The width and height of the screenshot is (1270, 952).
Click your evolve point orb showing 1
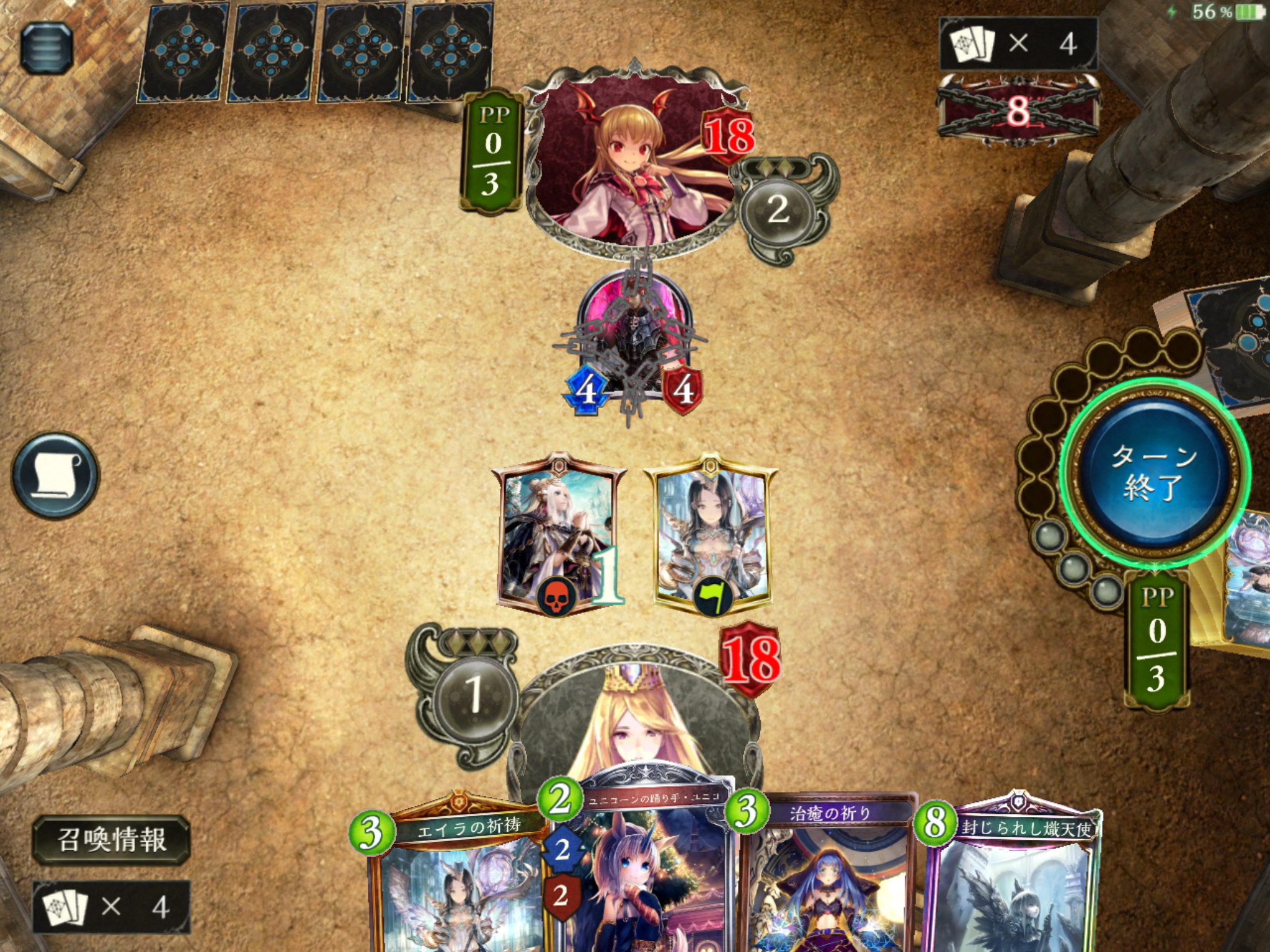[x=475, y=693]
